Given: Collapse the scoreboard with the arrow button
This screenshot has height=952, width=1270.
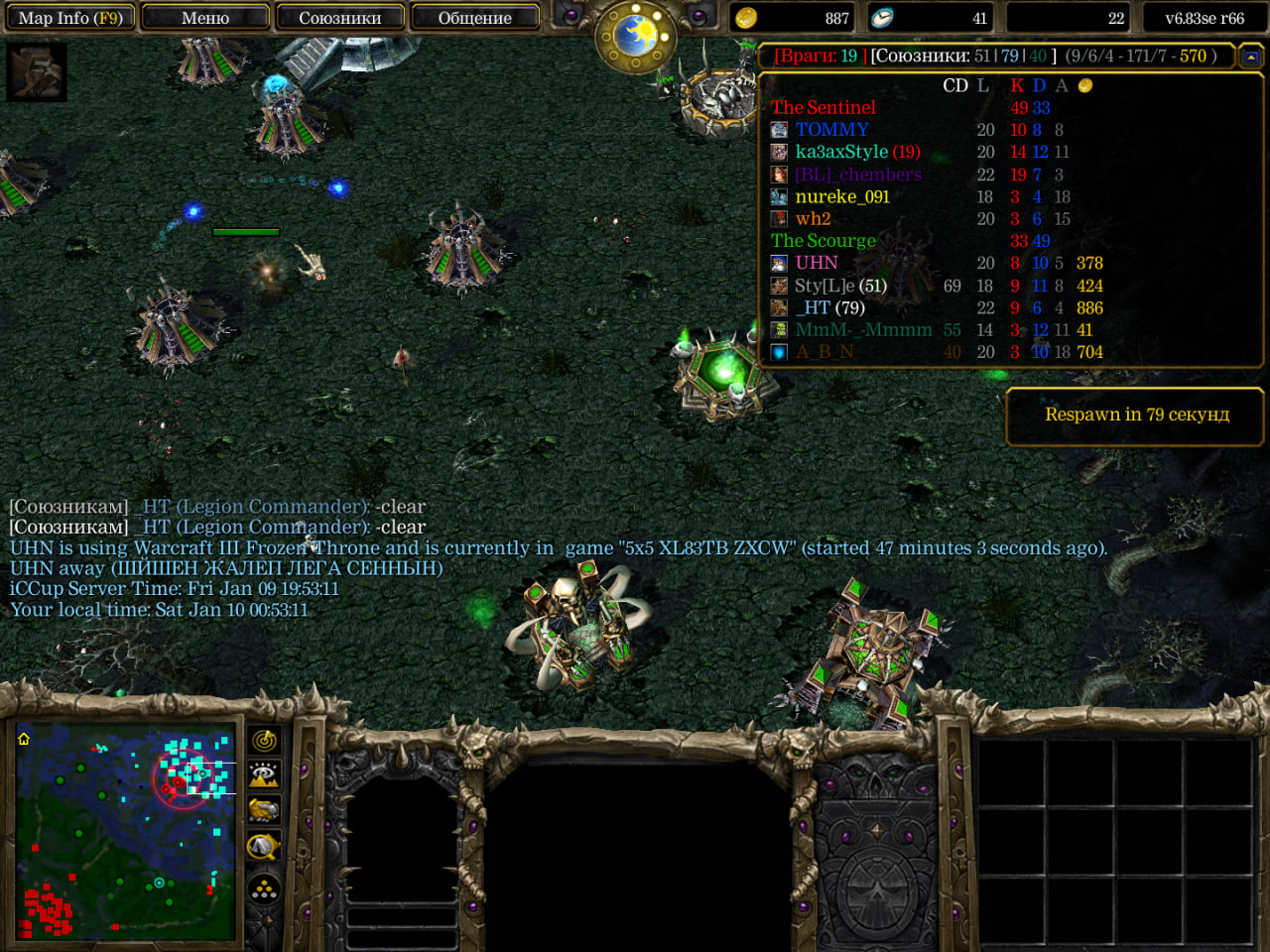Looking at the screenshot, I should (x=1250, y=57).
